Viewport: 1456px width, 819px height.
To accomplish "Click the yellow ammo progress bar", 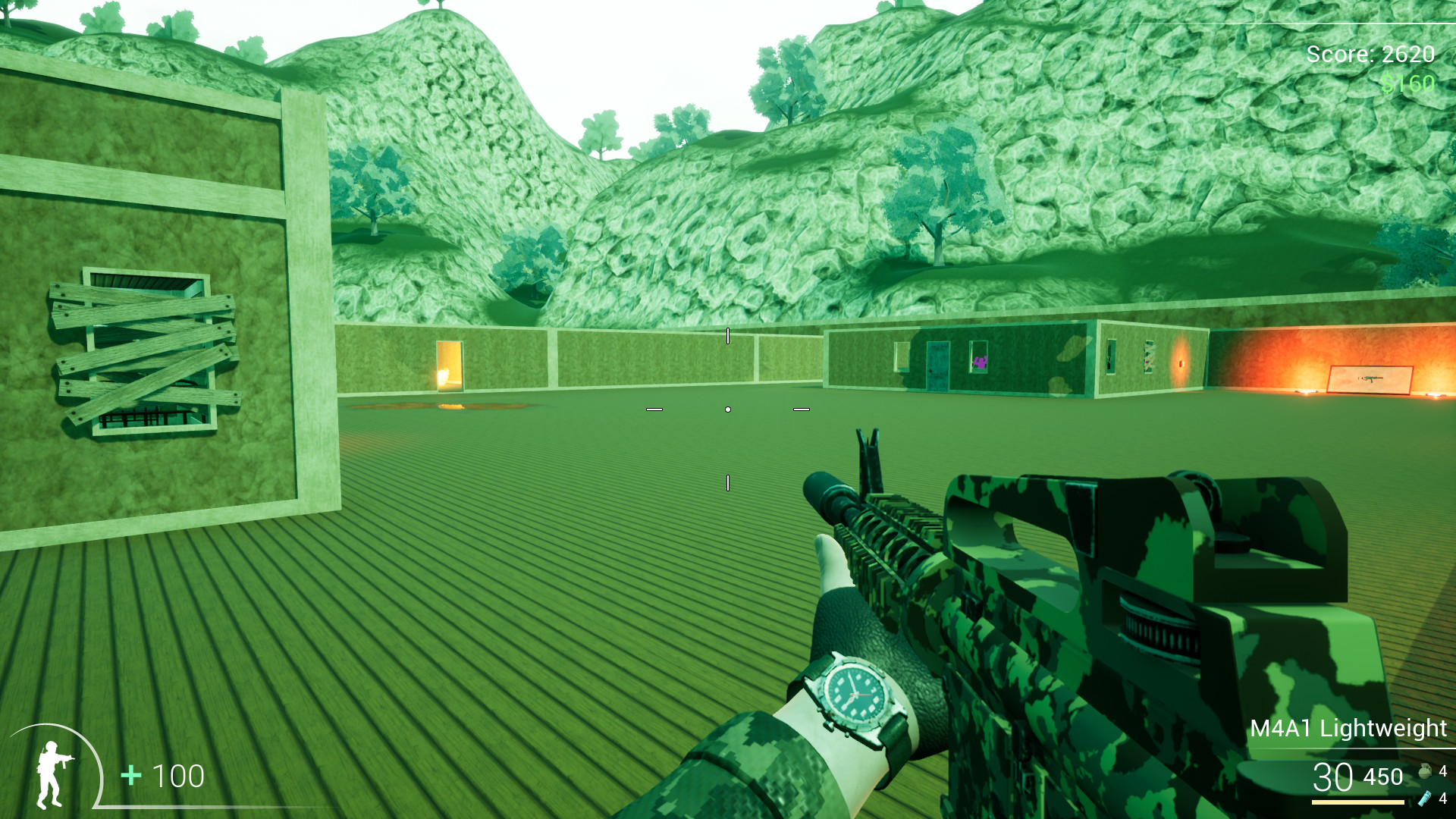I will [x=1357, y=803].
